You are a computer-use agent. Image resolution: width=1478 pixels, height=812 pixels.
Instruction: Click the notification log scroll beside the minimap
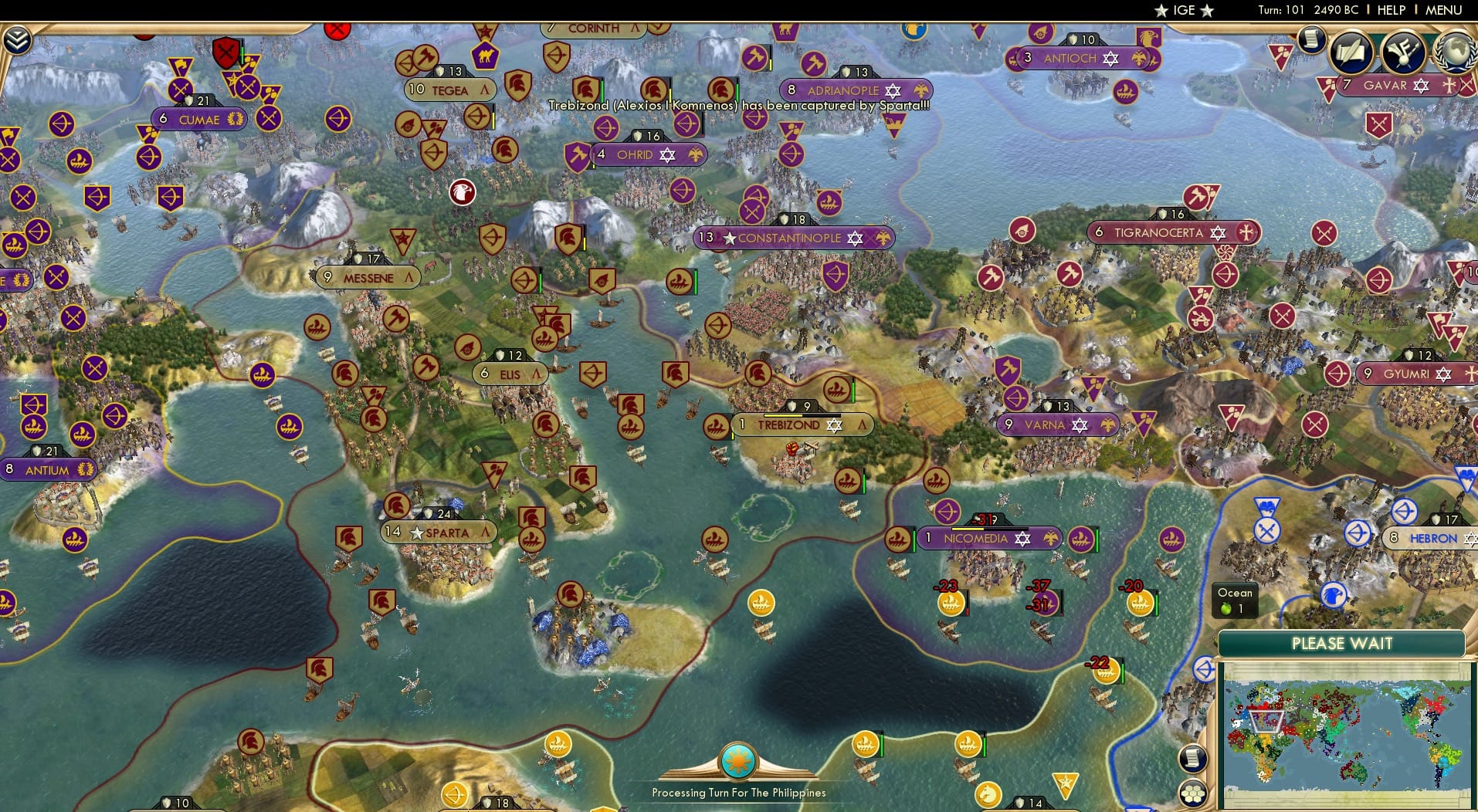(x=1193, y=759)
